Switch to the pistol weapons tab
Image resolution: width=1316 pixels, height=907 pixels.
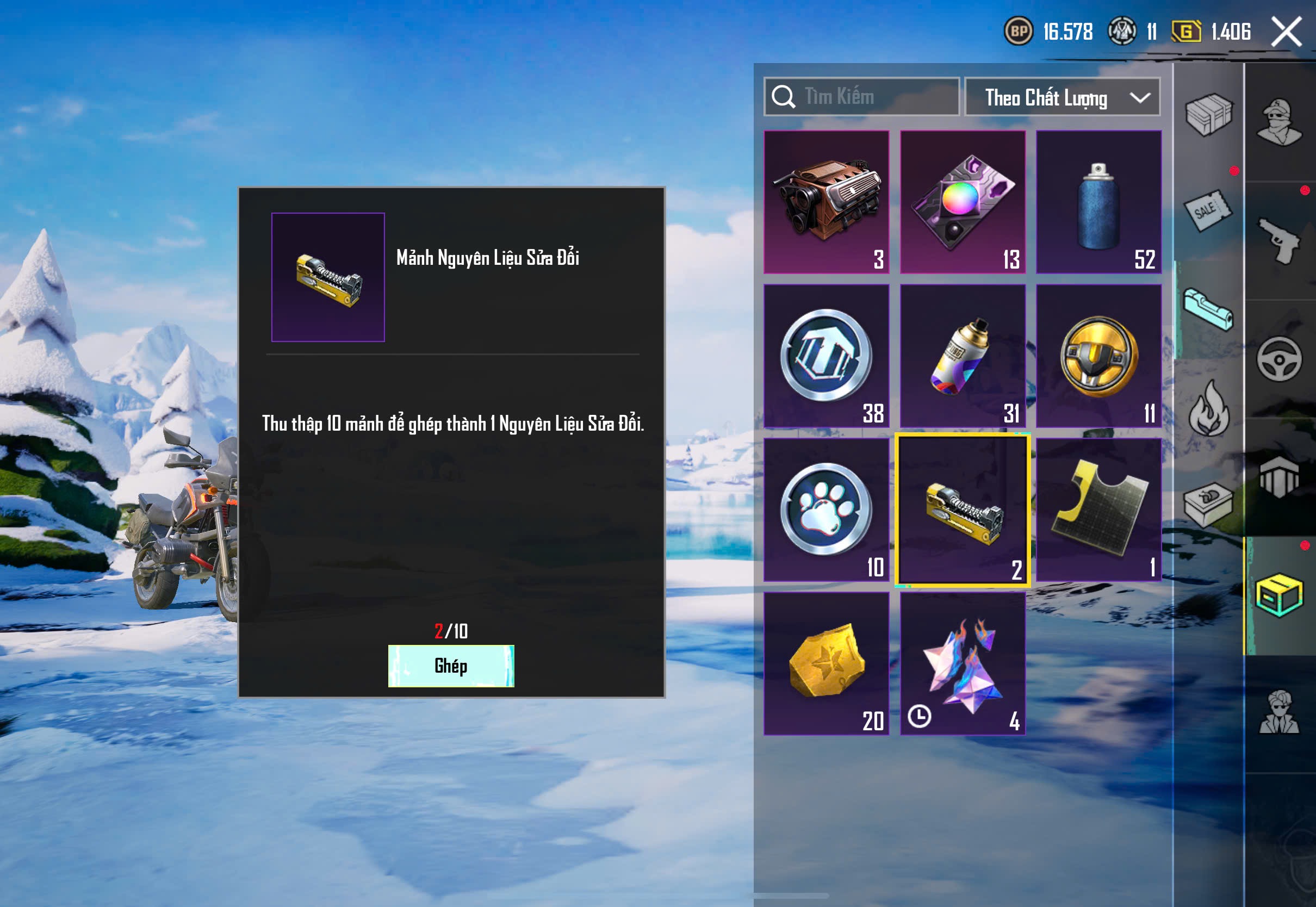1279,241
